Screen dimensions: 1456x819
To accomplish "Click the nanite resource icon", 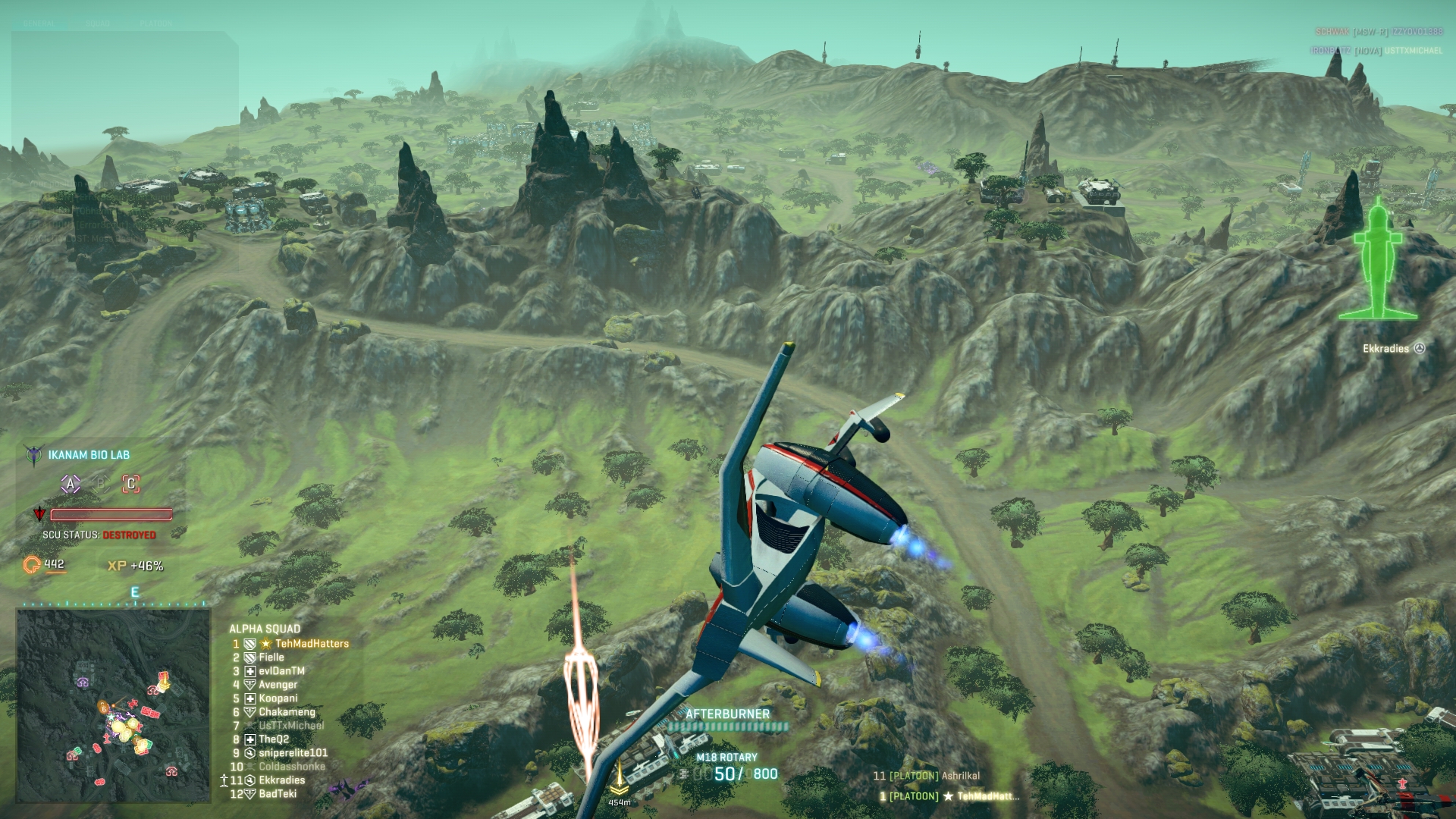I will (x=32, y=565).
